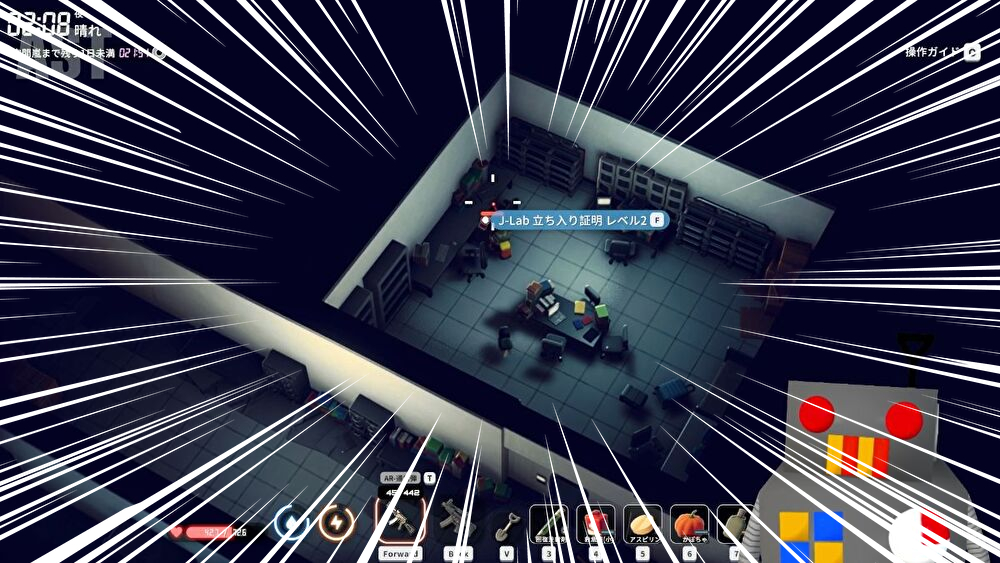Select the grenade in slot 7

point(733,522)
